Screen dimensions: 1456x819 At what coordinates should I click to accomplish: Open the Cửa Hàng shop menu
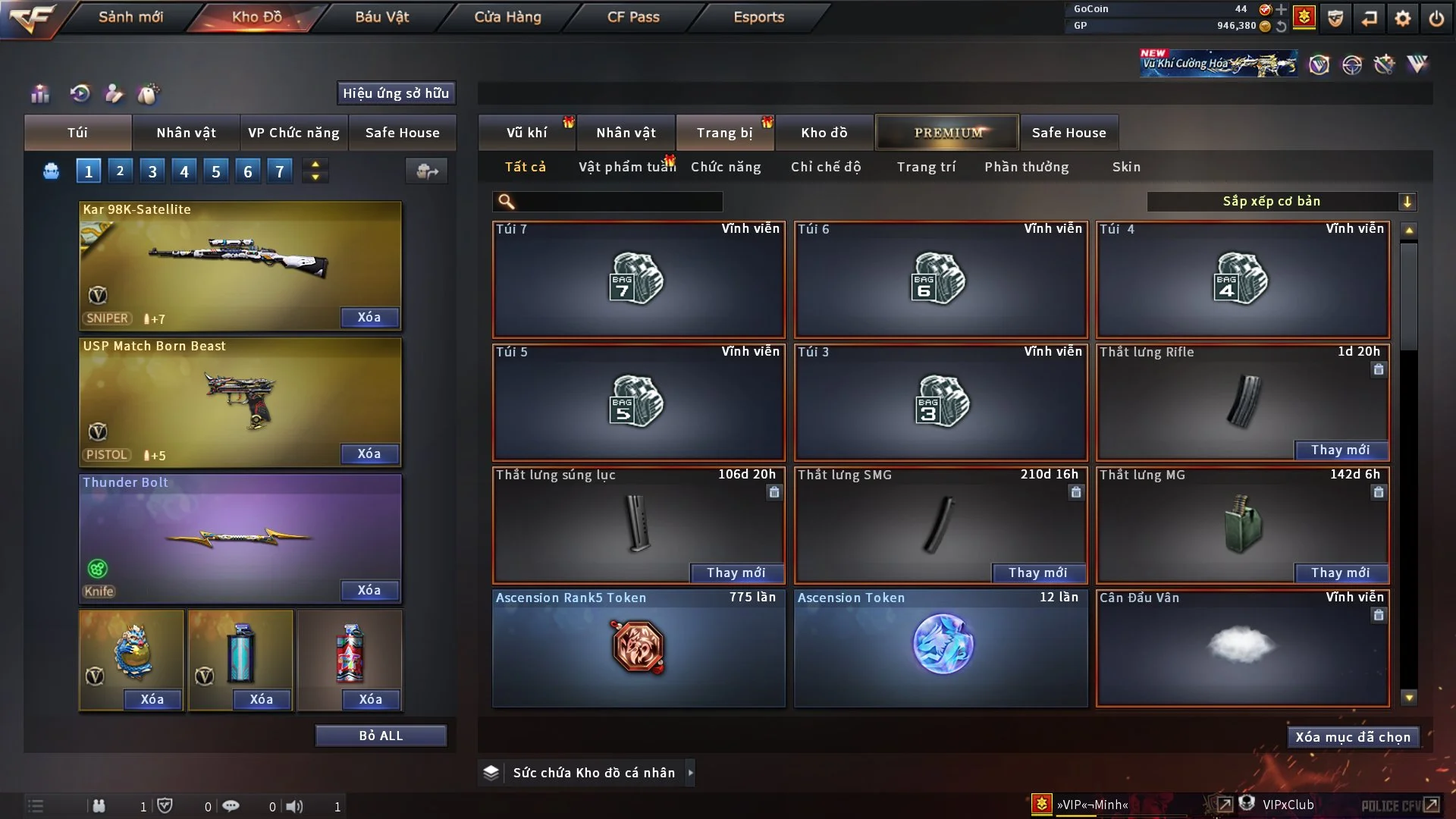click(507, 17)
